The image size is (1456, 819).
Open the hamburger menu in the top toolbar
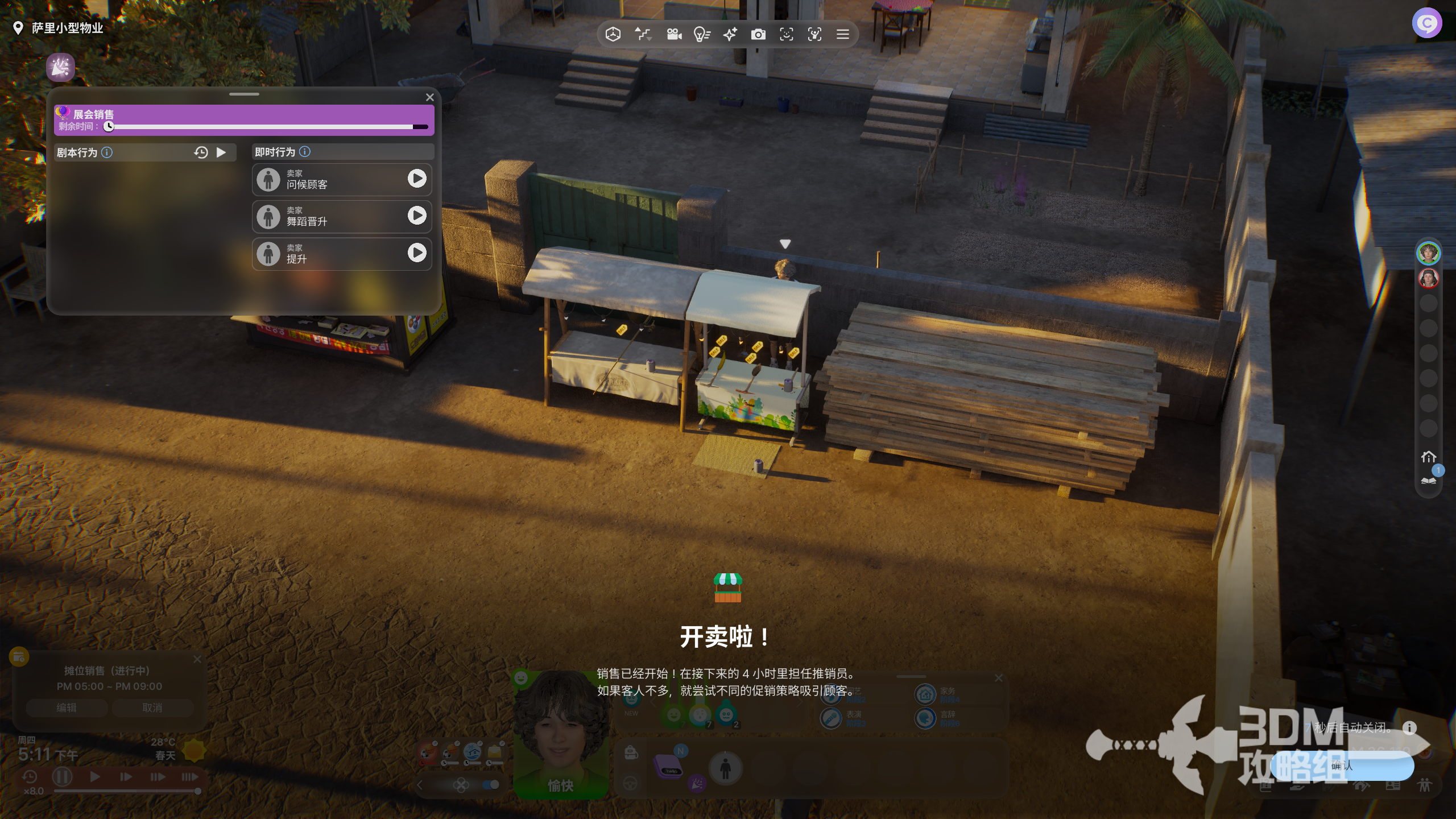click(x=843, y=35)
